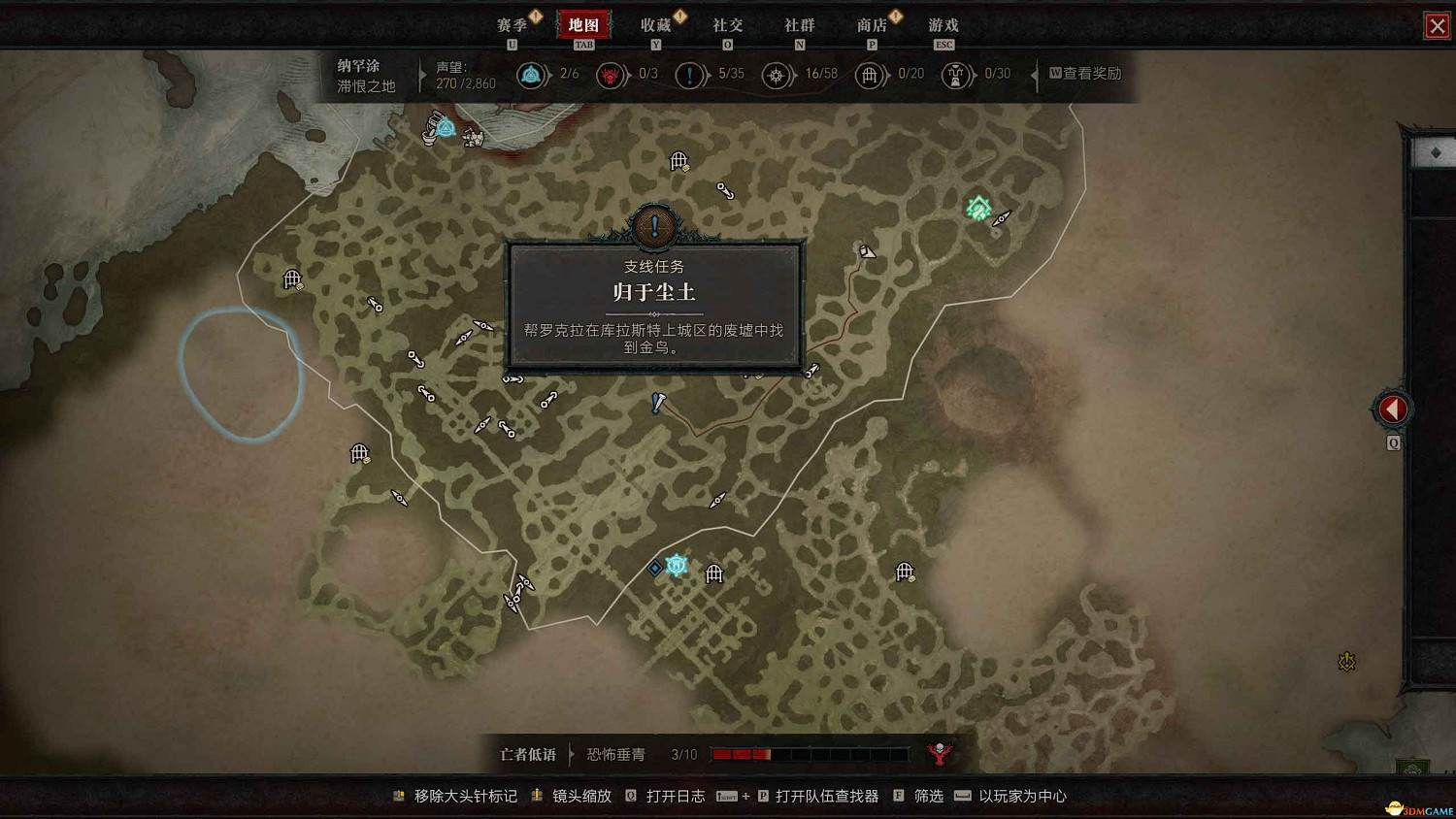Click the blue waypoint icon near the top-left settlement
This screenshot has width=1456, height=819.
coord(445,126)
